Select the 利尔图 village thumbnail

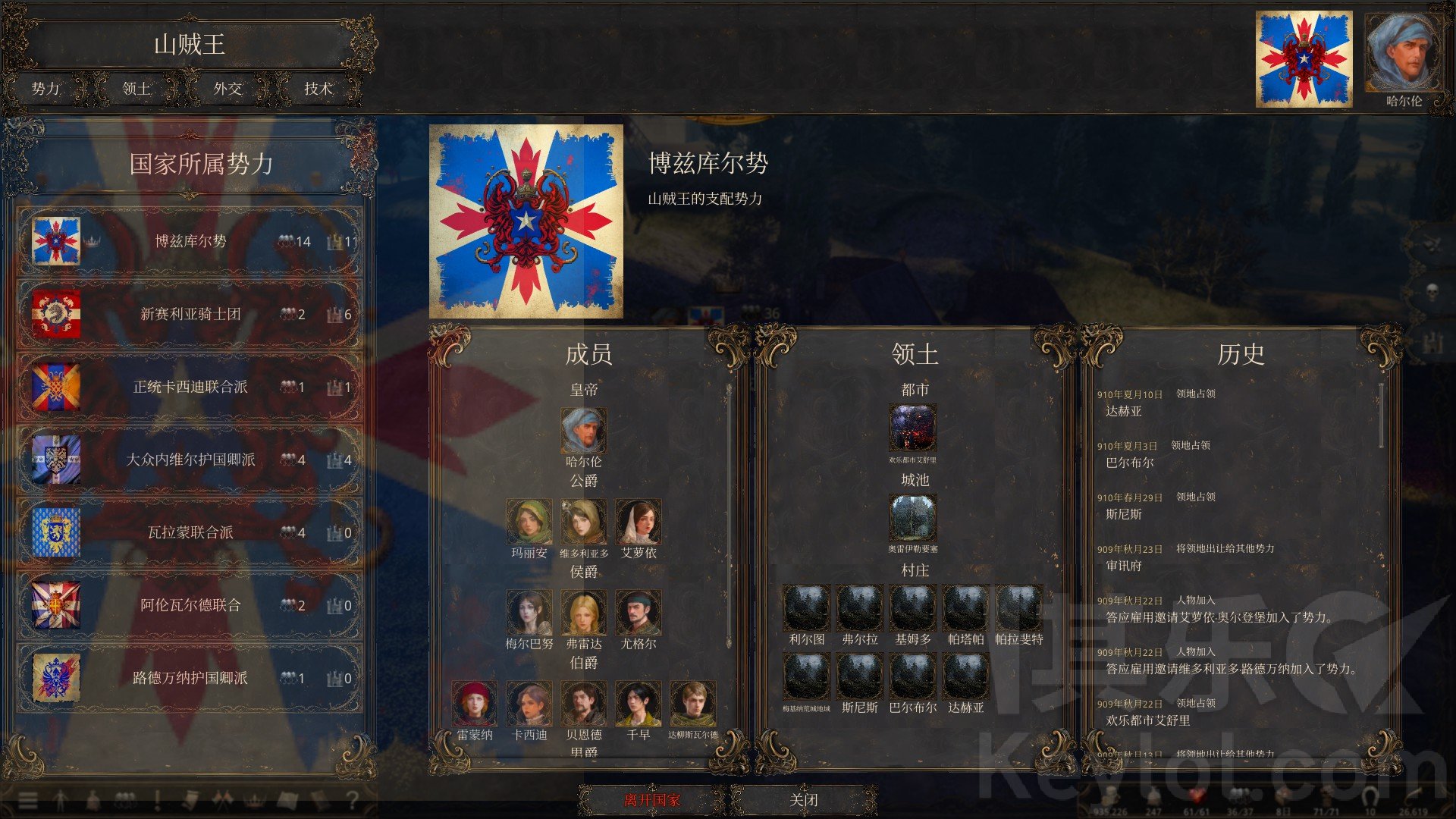pos(806,608)
